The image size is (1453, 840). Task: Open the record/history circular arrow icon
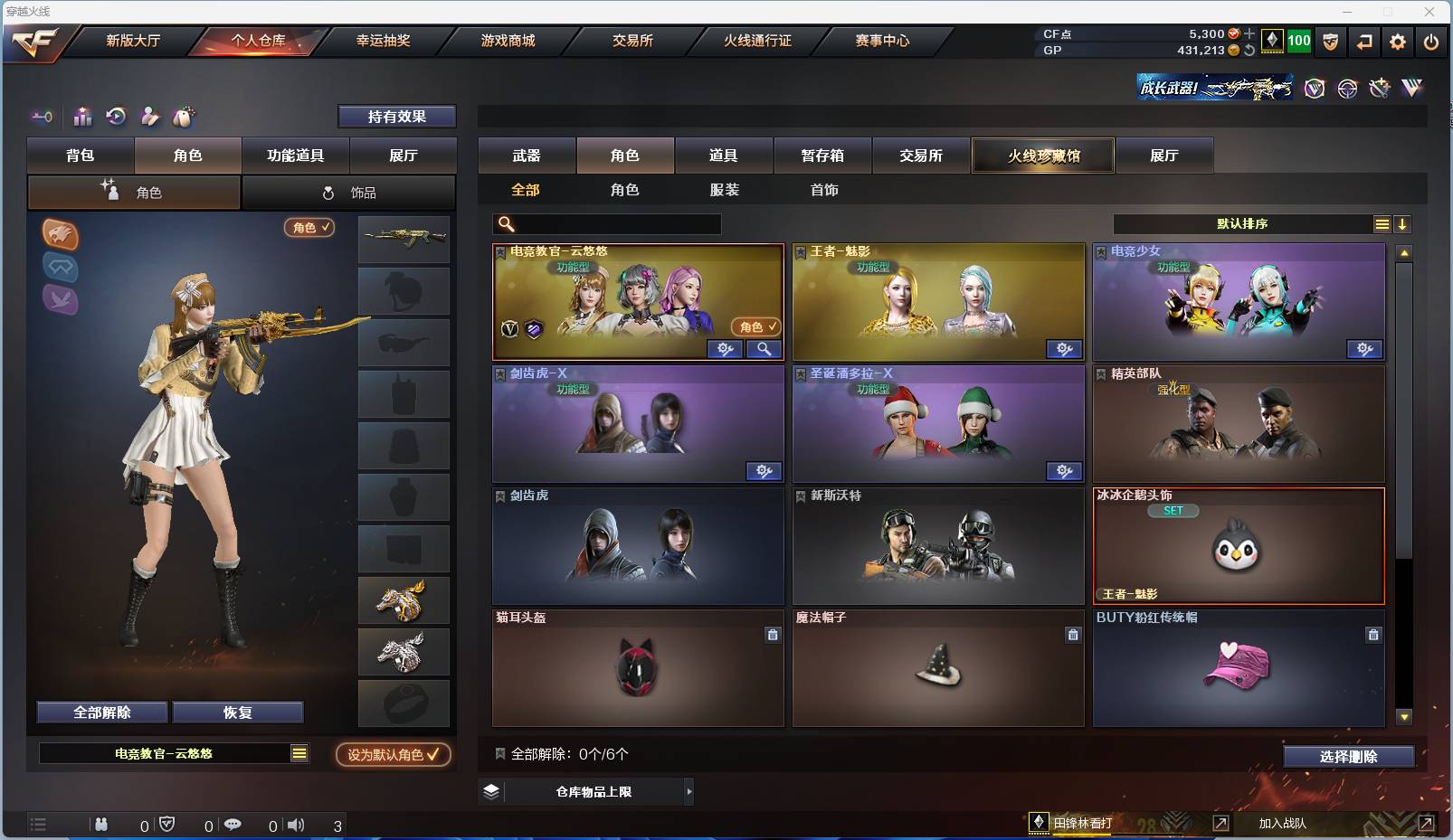tap(116, 117)
